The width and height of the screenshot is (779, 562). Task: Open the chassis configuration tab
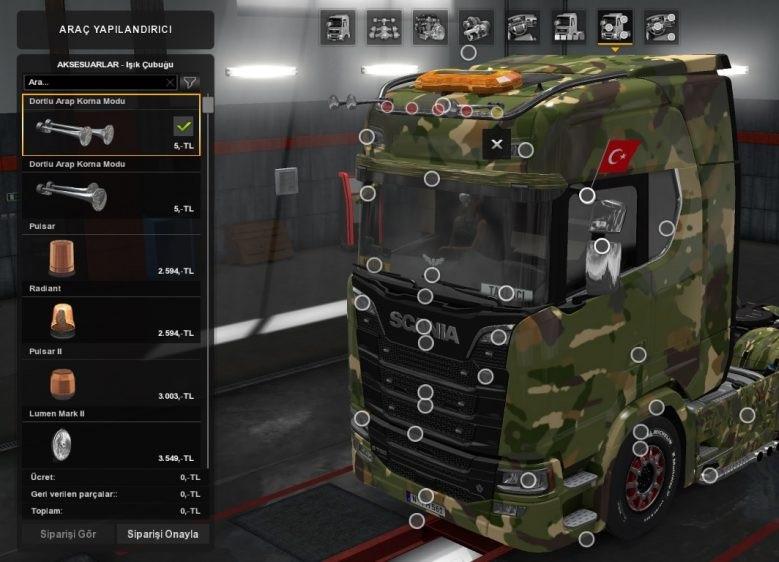[x=384, y=27]
